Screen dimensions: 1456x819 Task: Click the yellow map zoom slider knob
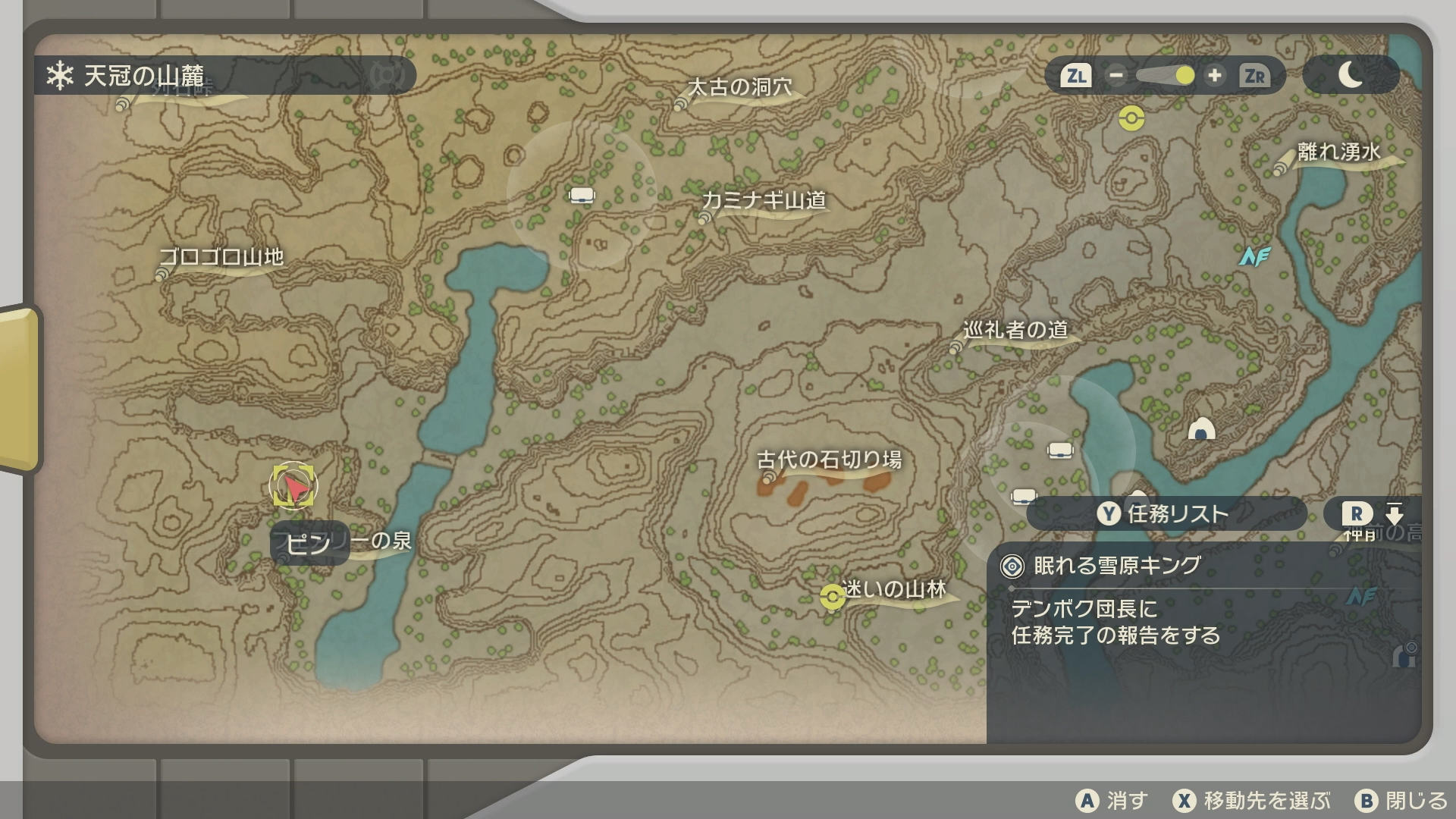tap(1185, 76)
